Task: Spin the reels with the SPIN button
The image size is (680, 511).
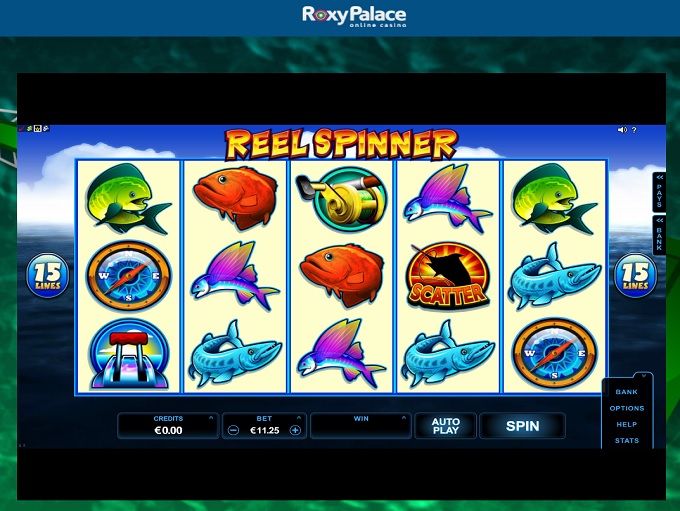Action: point(522,426)
